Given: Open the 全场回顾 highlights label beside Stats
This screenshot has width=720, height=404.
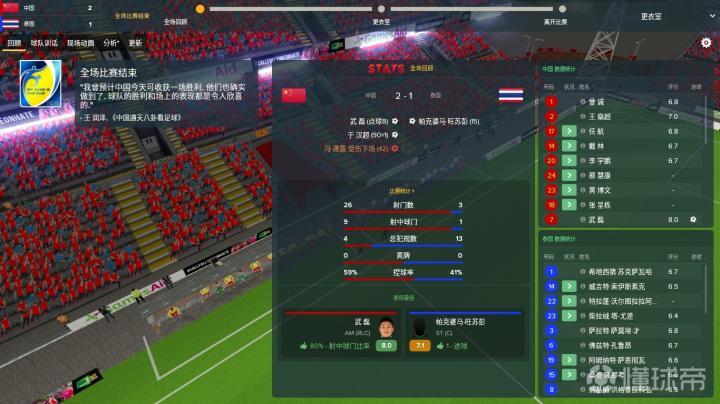Looking at the screenshot, I should point(420,68).
